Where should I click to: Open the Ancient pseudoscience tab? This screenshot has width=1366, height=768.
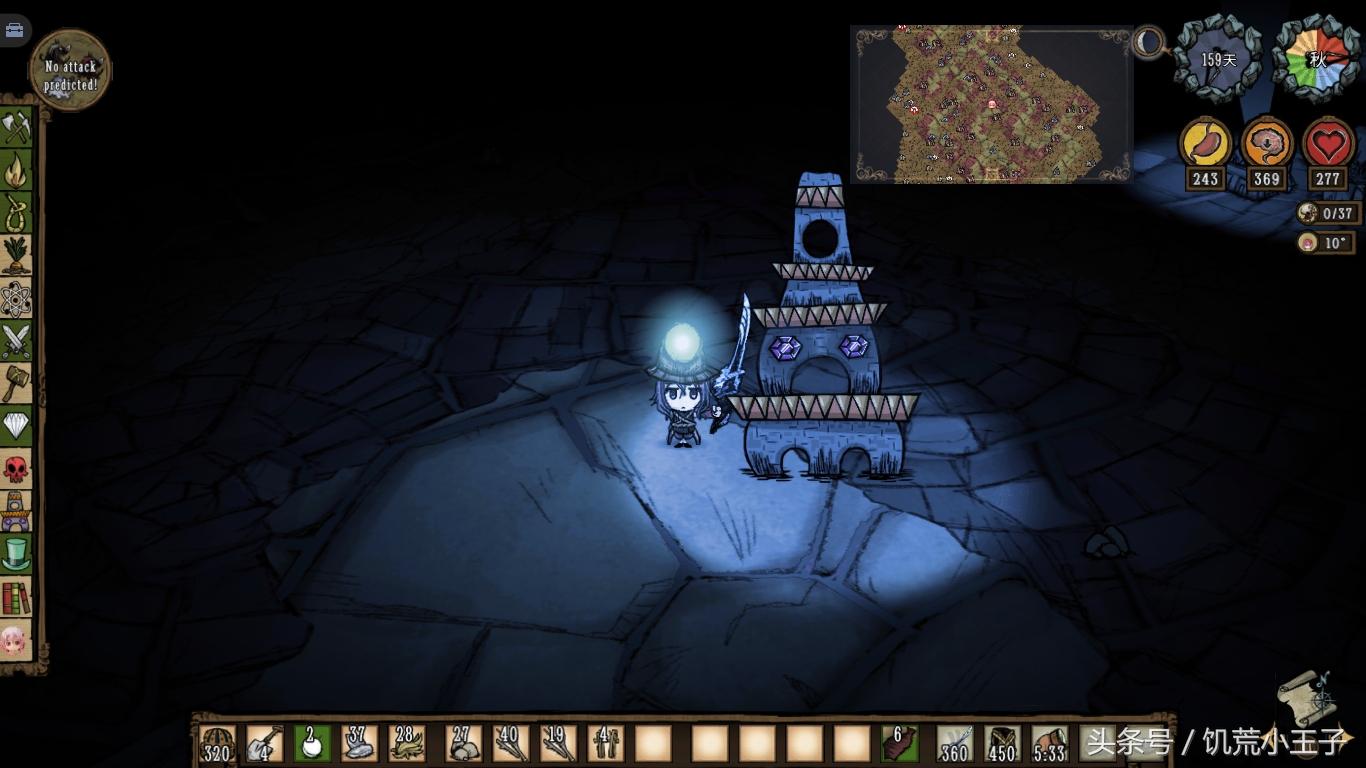(x=16, y=511)
